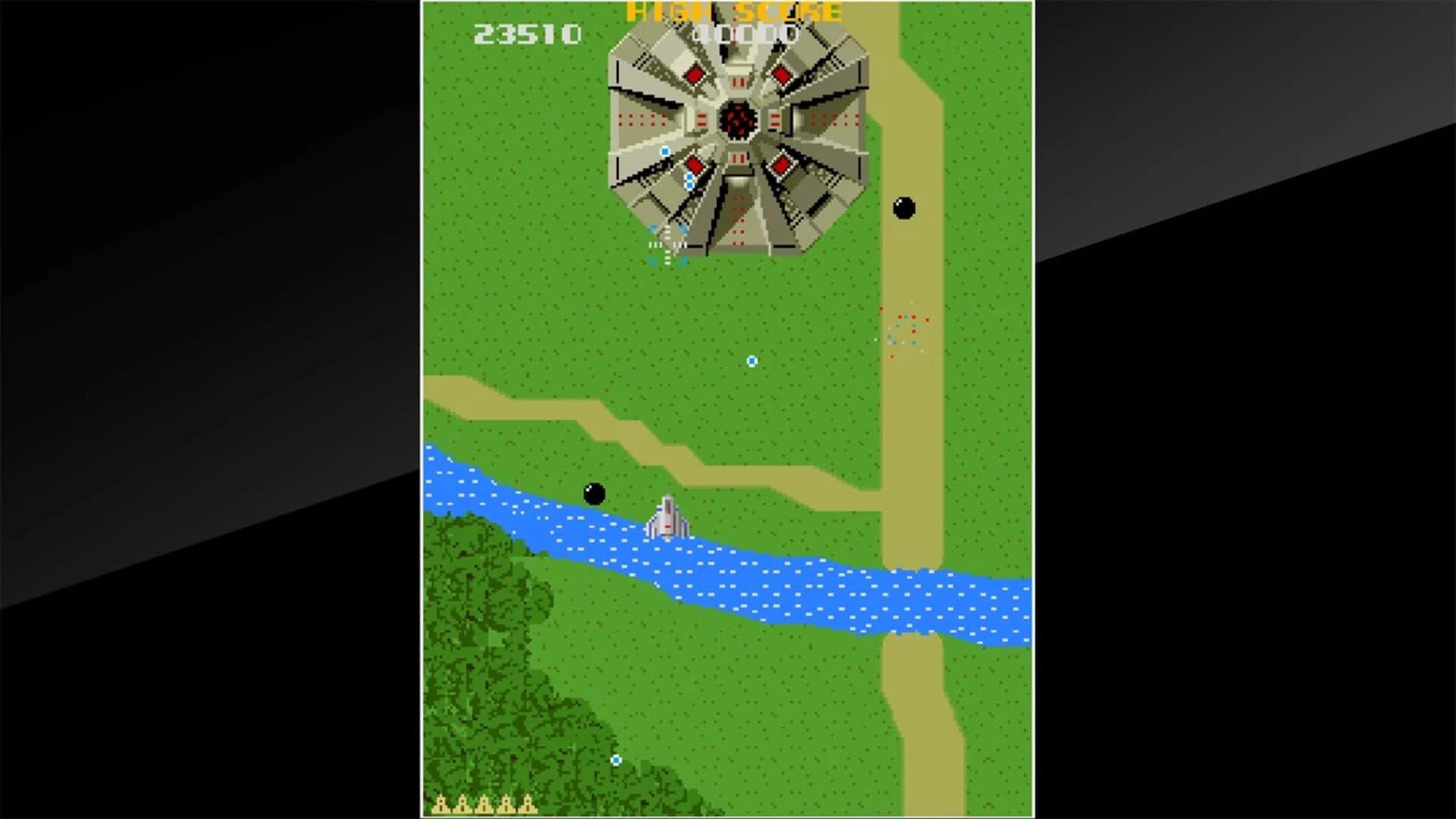
Task: Click the pair of blue shots near the core
Action: click(689, 182)
